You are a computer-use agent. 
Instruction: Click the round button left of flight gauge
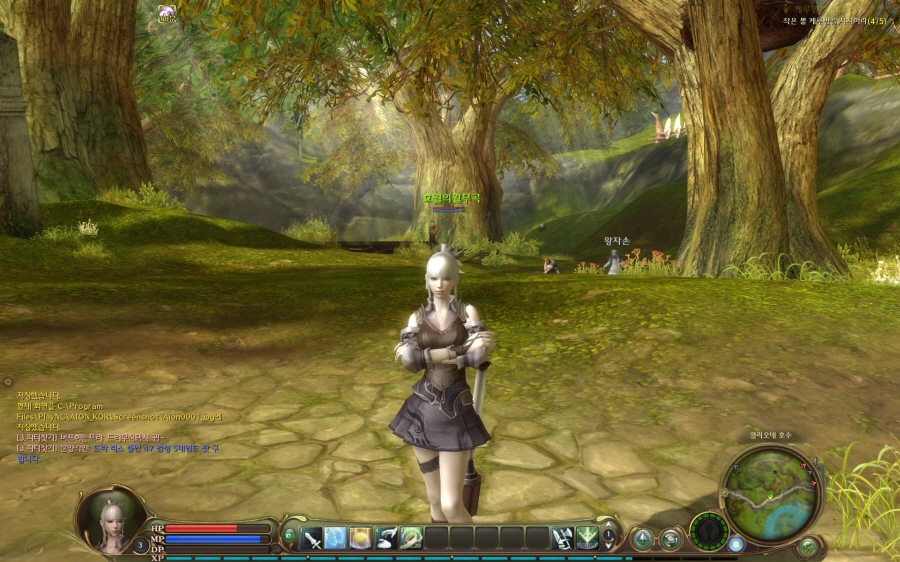coord(669,539)
